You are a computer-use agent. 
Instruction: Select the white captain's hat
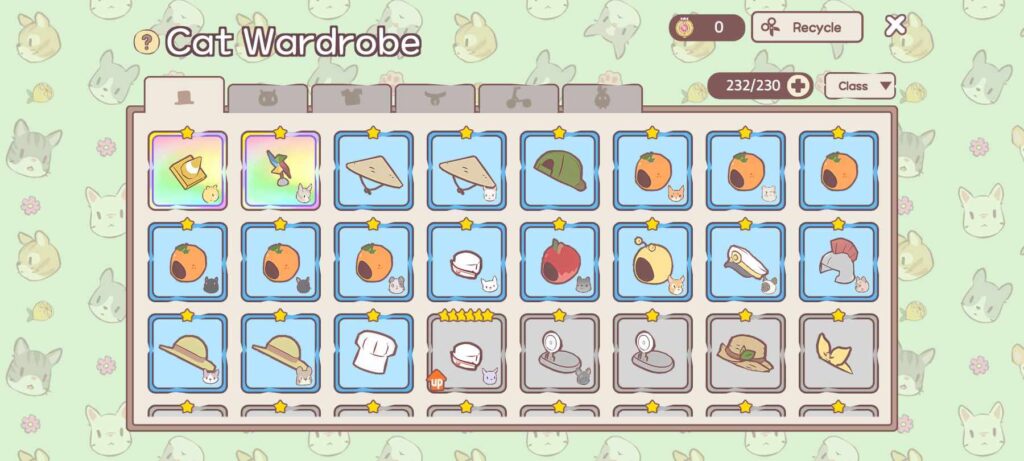(x=746, y=262)
